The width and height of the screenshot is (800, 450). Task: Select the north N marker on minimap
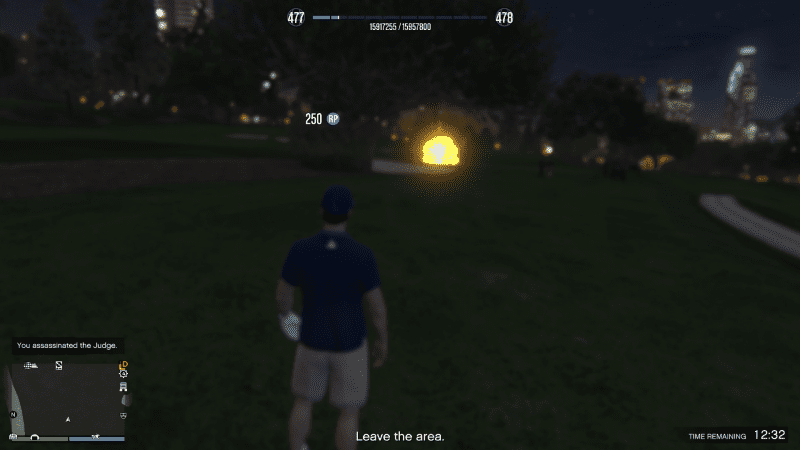(14, 414)
